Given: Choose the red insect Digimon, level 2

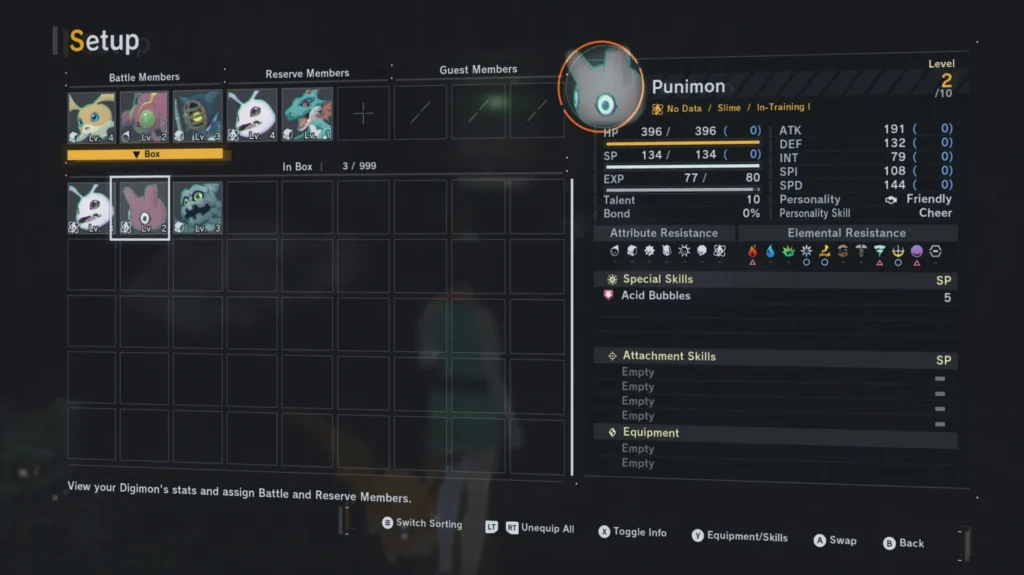Looking at the screenshot, I should 144,116.
